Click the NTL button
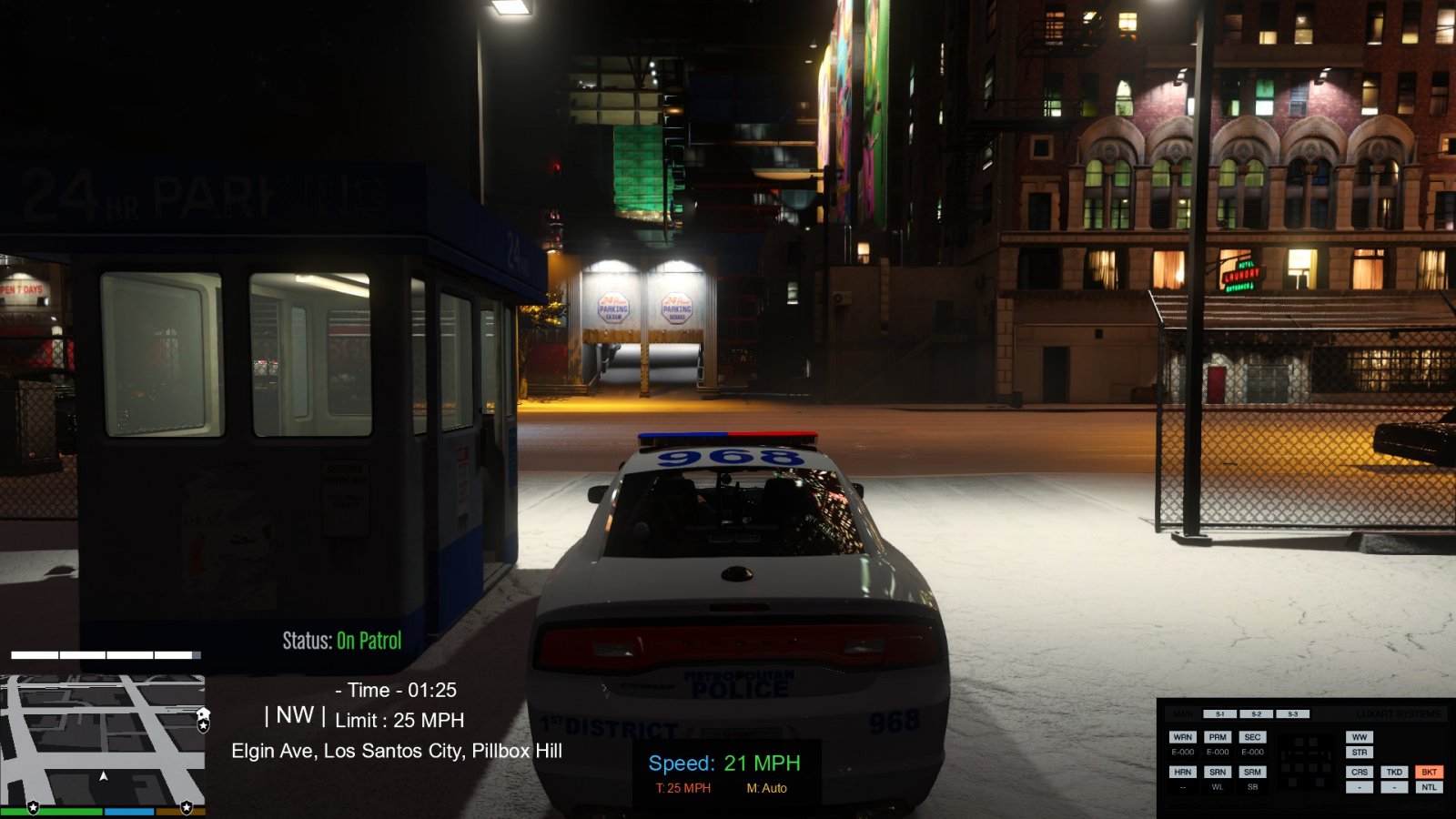The height and width of the screenshot is (819, 1456). pos(1429,787)
